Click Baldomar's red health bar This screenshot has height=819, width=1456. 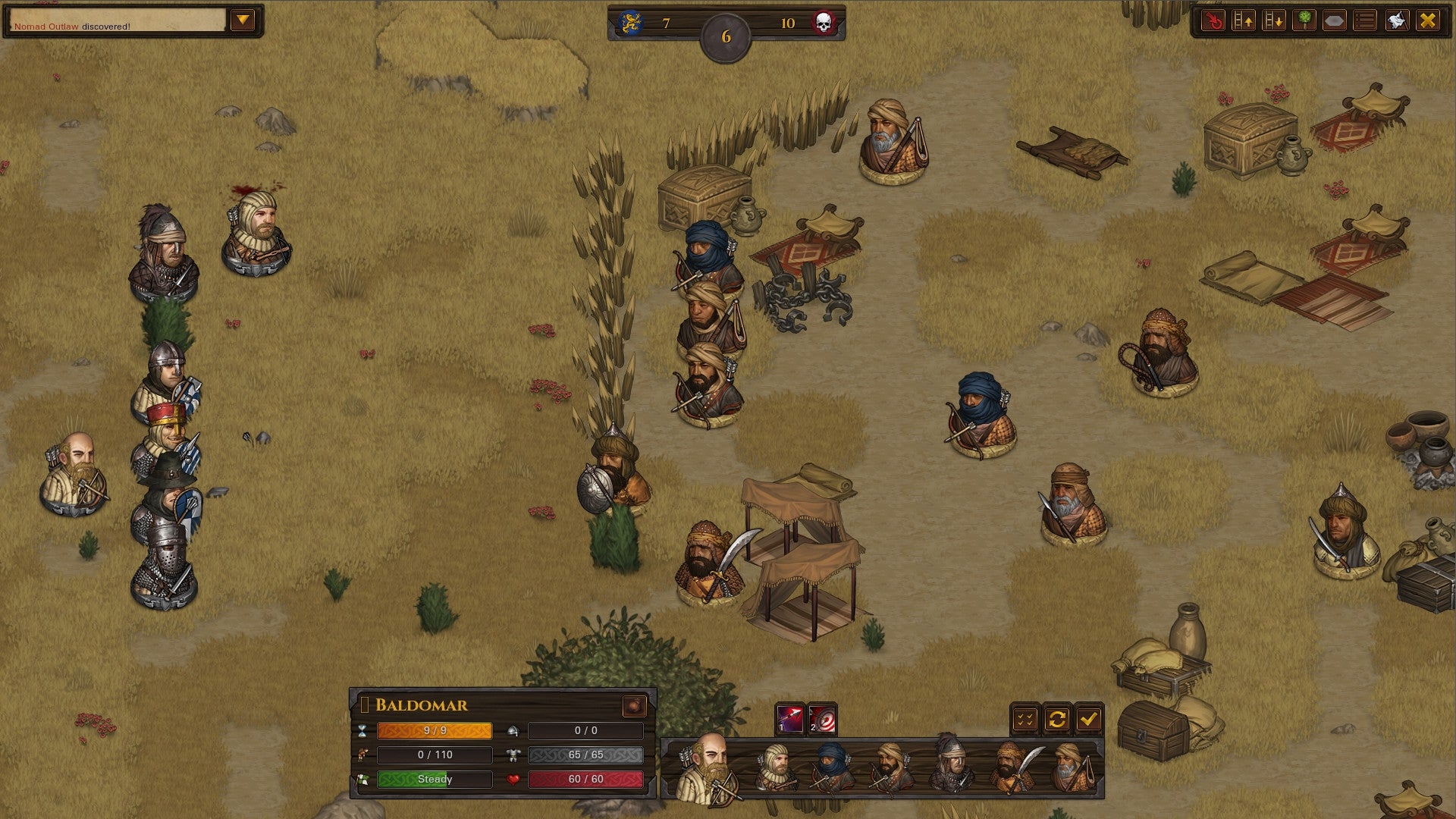[x=588, y=779]
